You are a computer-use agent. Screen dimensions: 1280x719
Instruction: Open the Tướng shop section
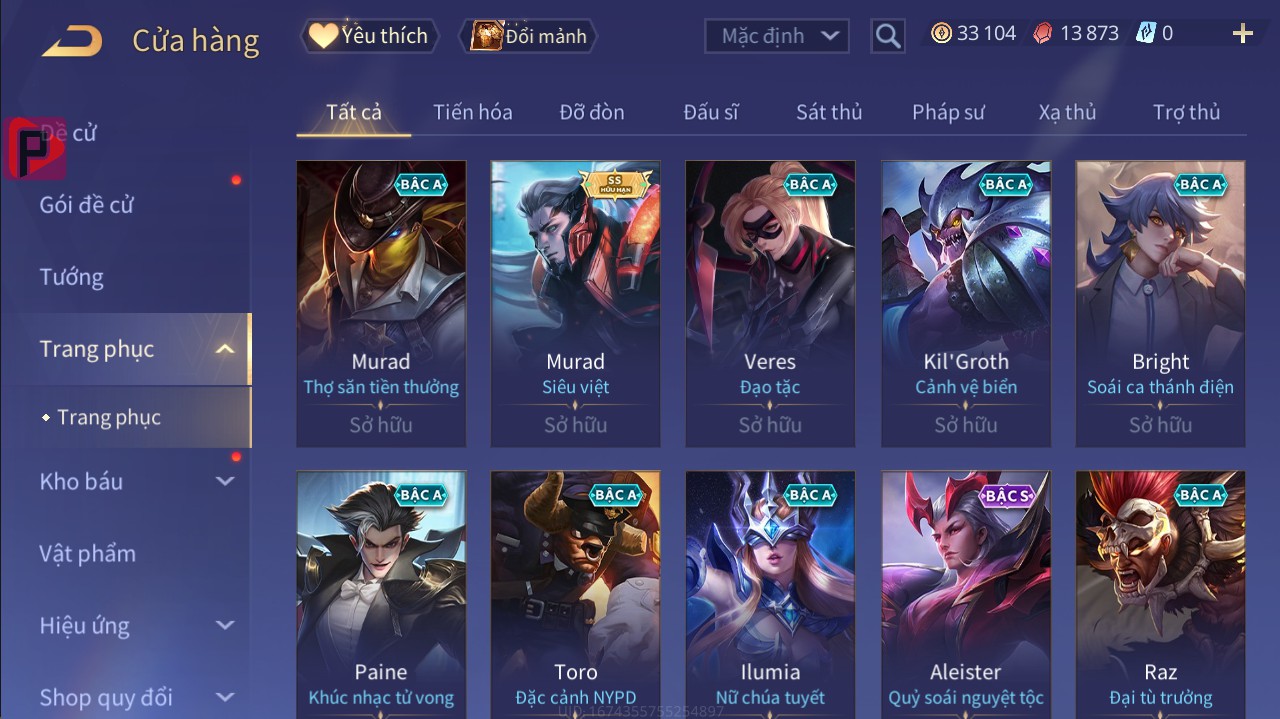(x=72, y=277)
